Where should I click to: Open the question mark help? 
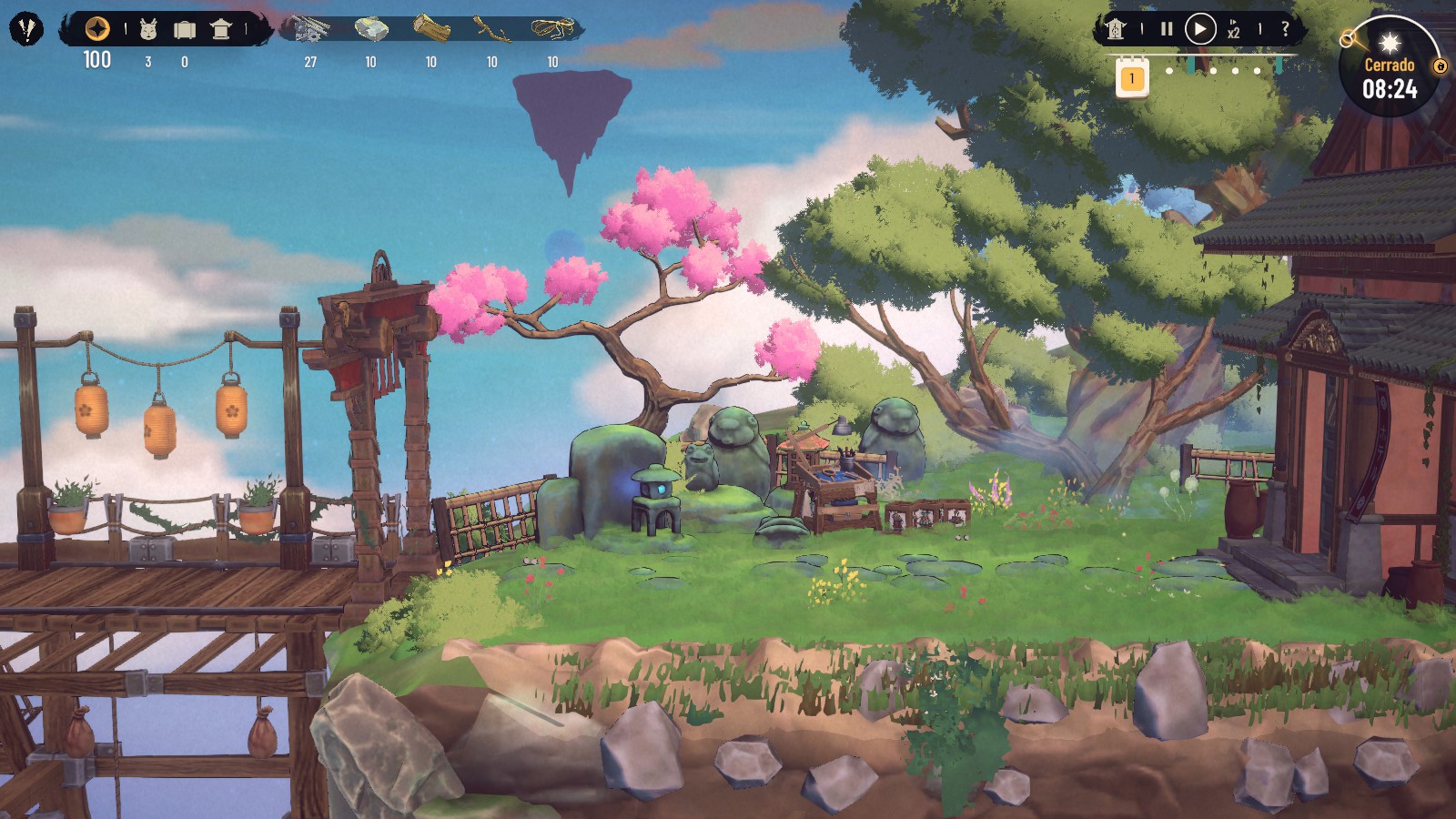click(1285, 29)
